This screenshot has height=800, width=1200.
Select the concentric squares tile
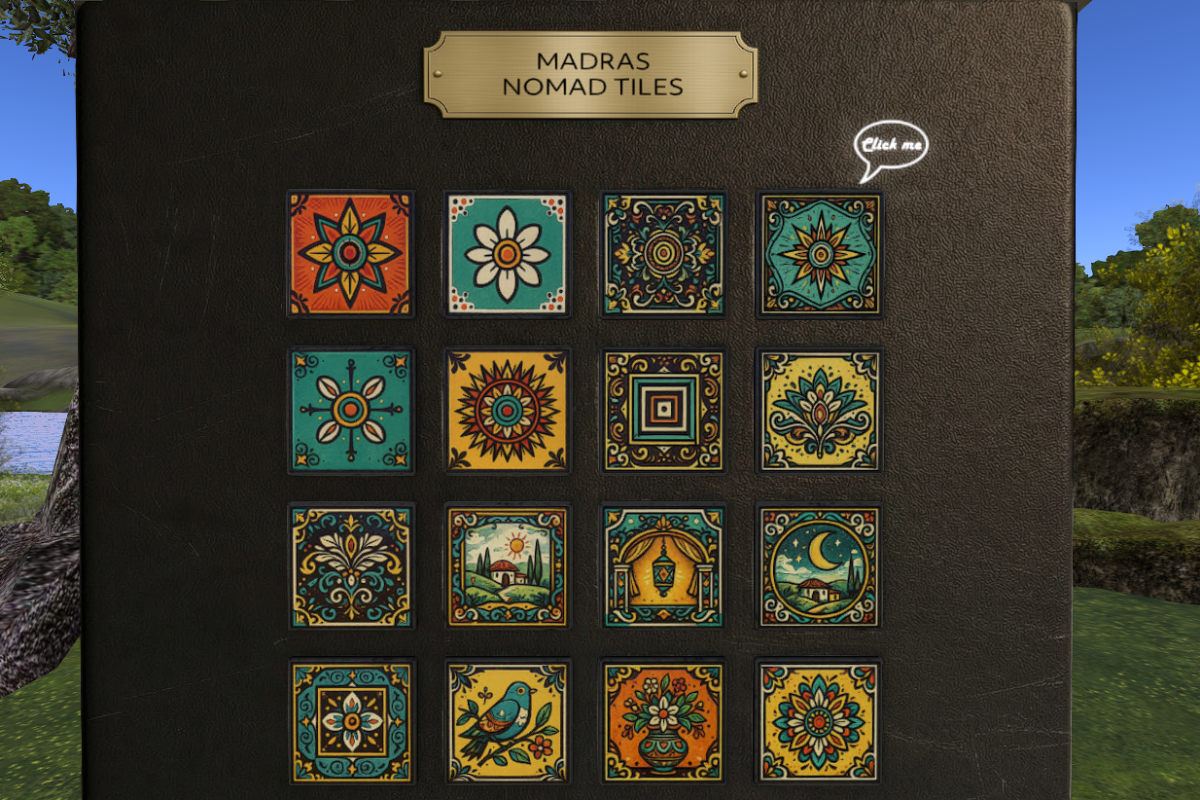pos(663,410)
